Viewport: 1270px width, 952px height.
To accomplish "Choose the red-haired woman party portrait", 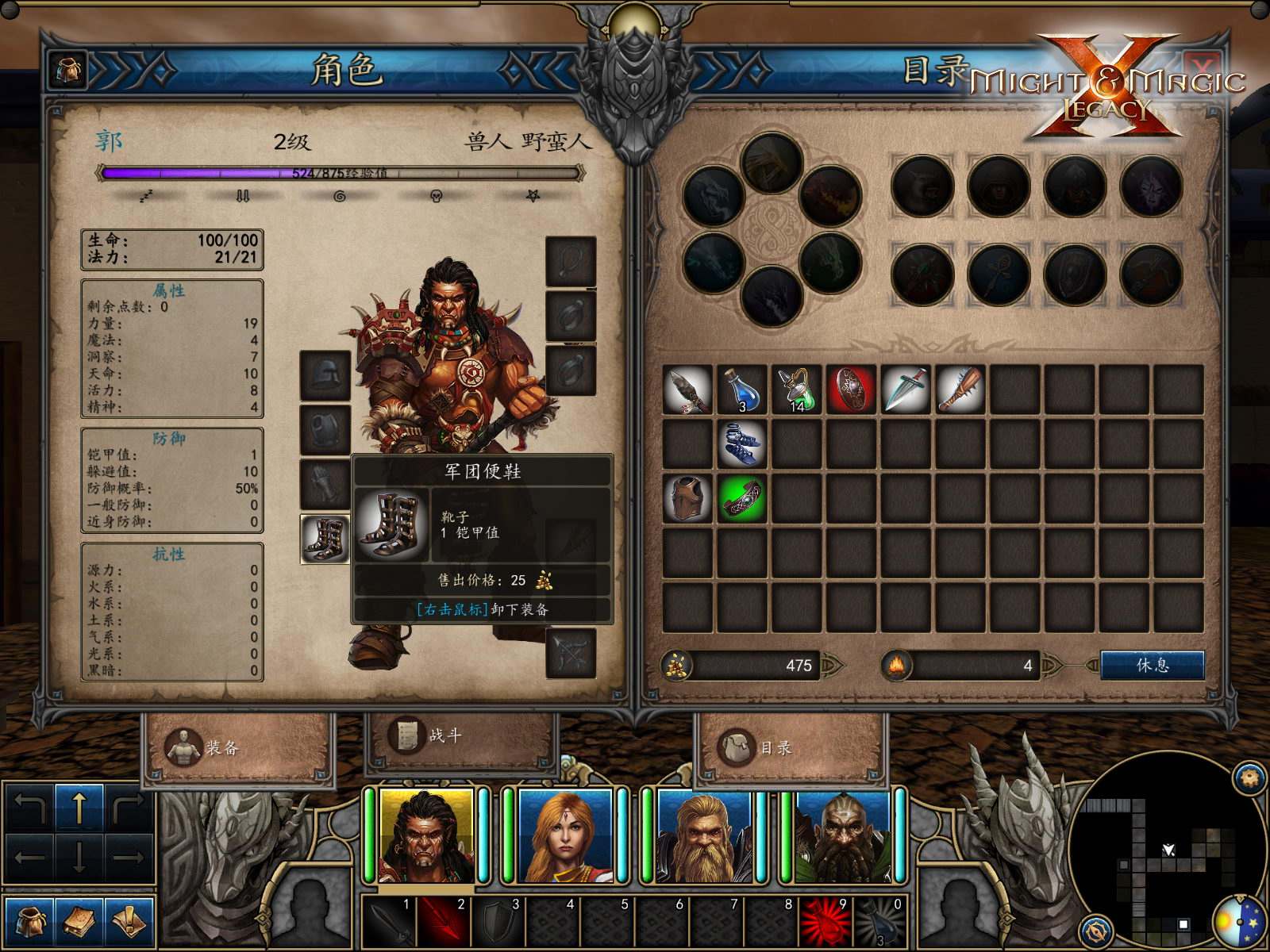I will tap(564, 835).
